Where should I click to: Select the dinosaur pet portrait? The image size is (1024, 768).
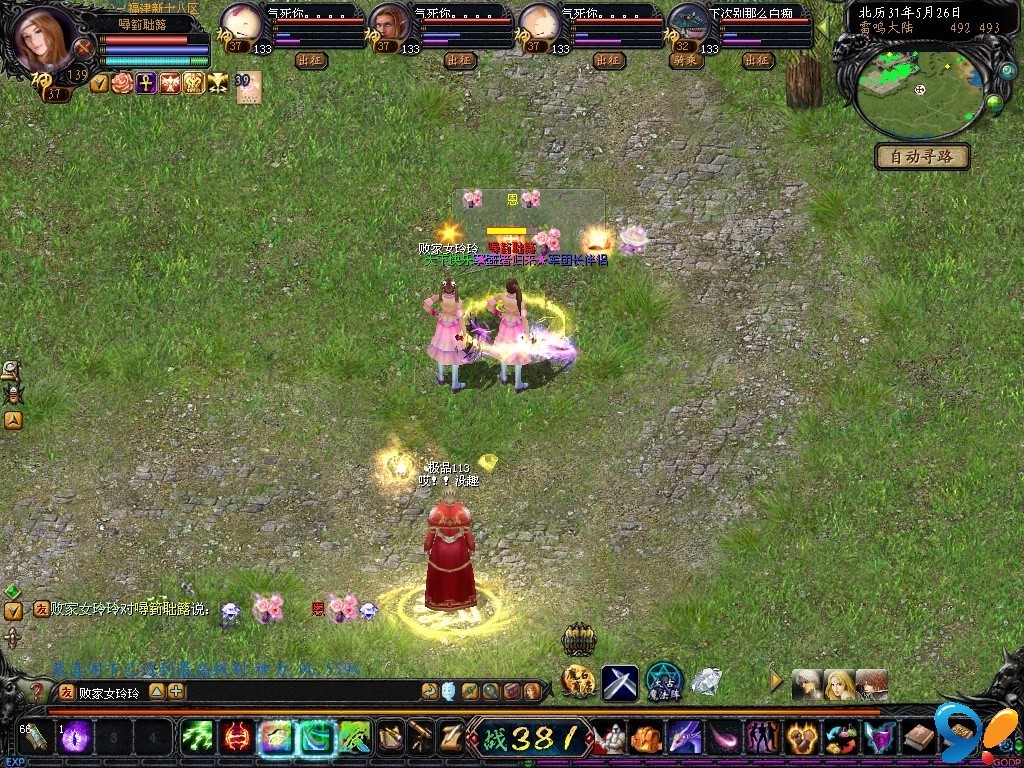[687, 22]
